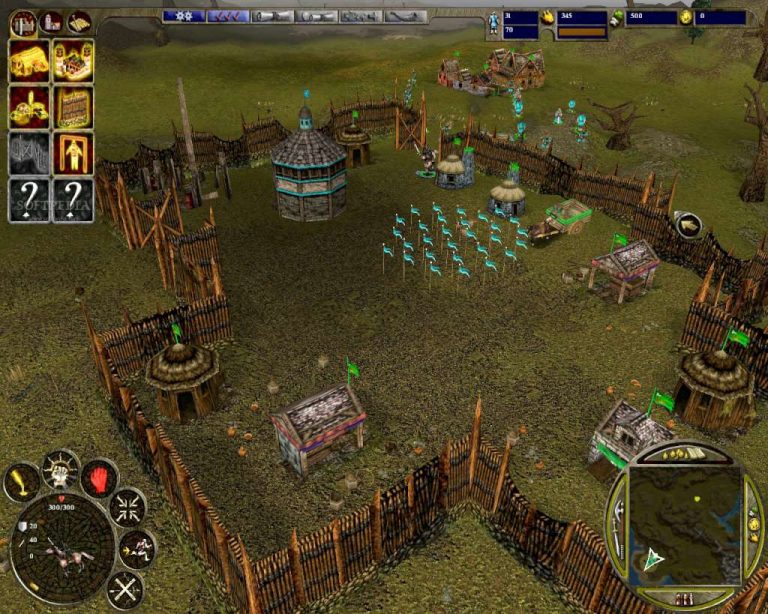Open the third round build tab
Screen dimensions: 768x614
[x=78, y=20]
